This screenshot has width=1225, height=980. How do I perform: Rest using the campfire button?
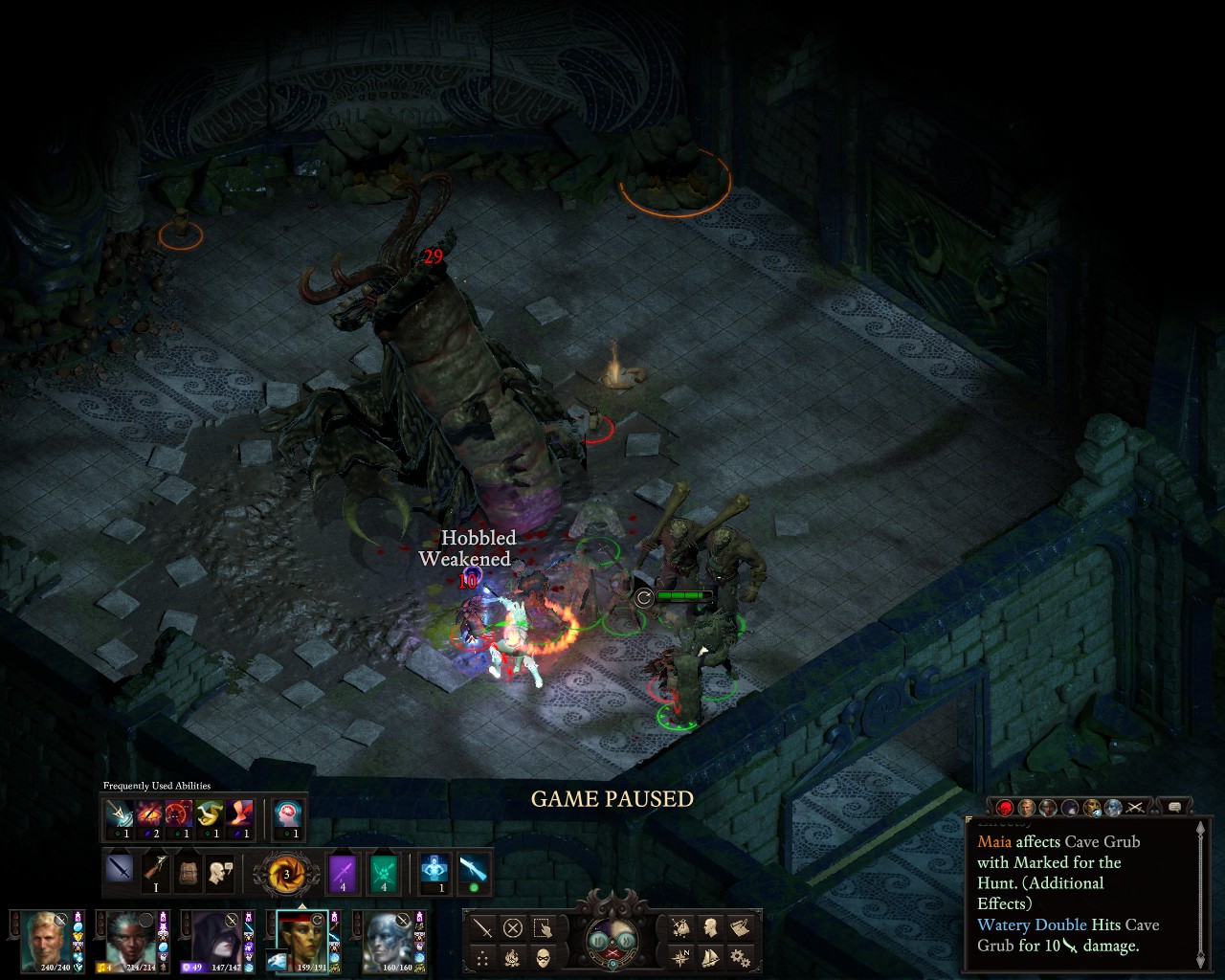point(513,957)
